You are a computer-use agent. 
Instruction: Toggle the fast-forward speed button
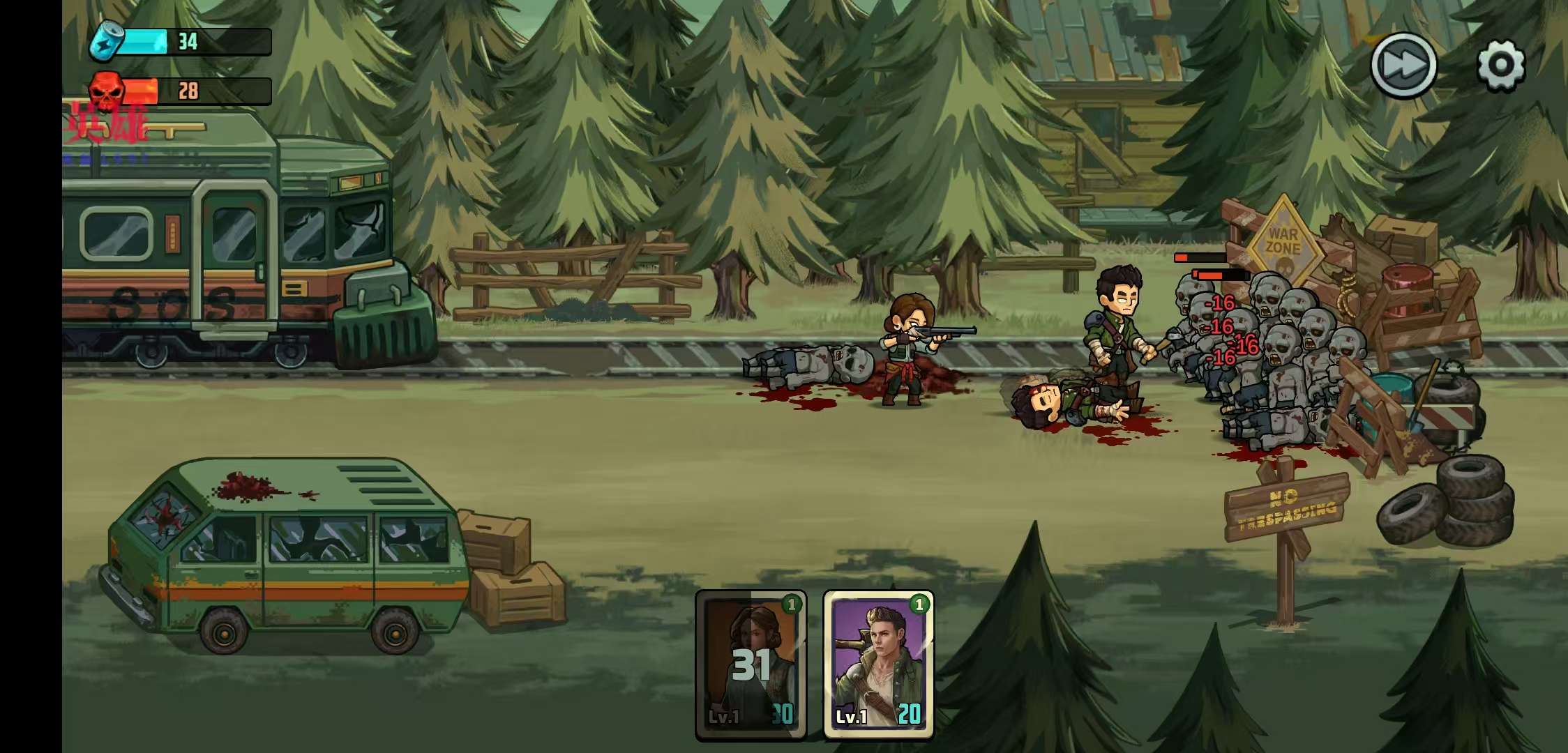(1403, 66)
